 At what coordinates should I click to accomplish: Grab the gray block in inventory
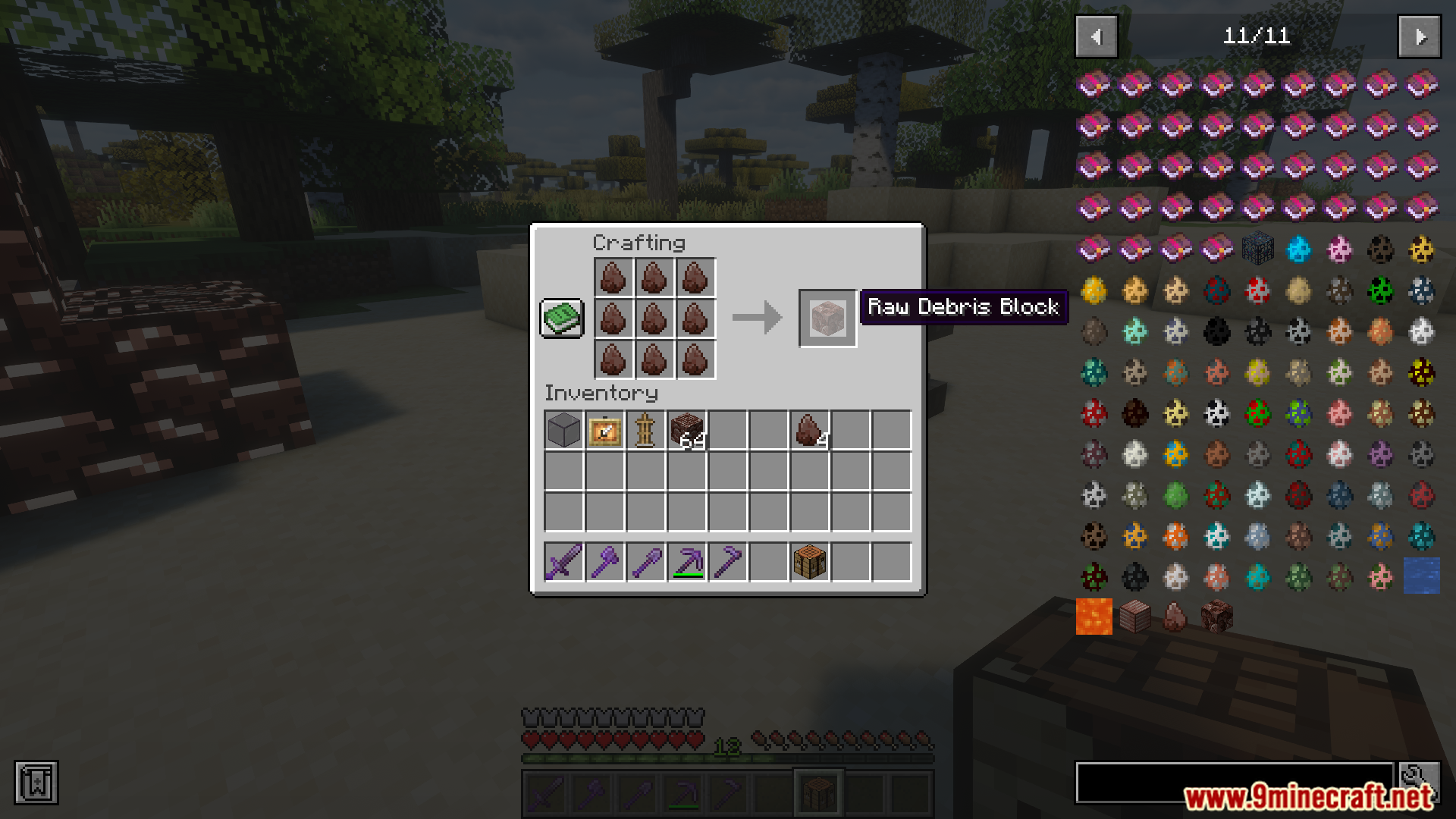pos(563,431)
